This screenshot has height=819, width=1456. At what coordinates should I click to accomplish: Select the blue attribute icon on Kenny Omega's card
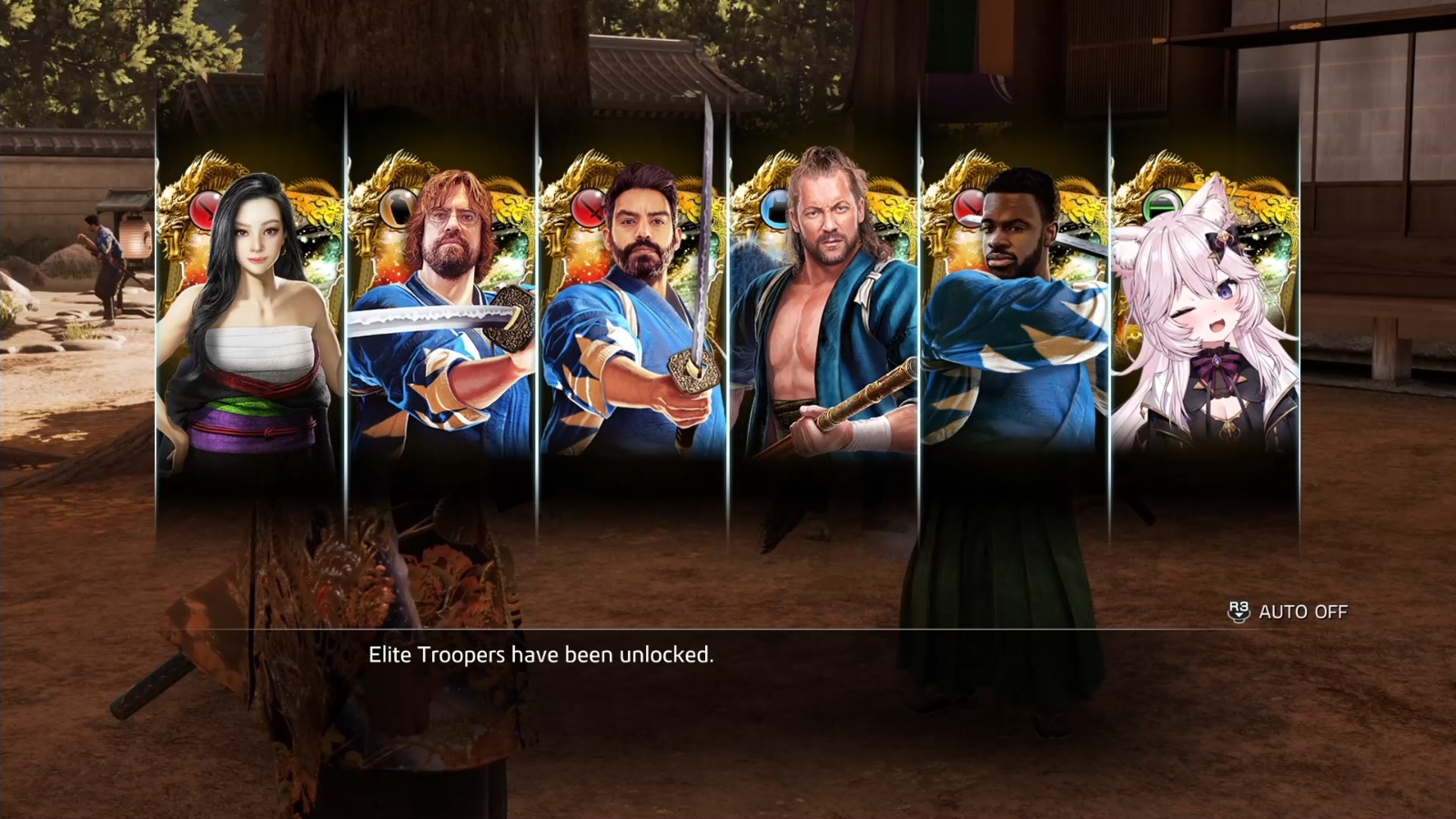click(775, 207)
